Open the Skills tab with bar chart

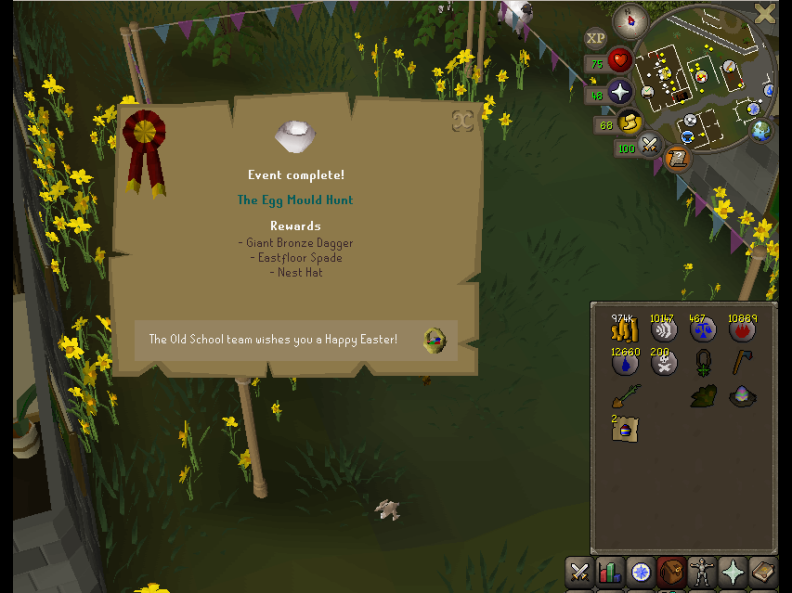(x=610, y=573)
